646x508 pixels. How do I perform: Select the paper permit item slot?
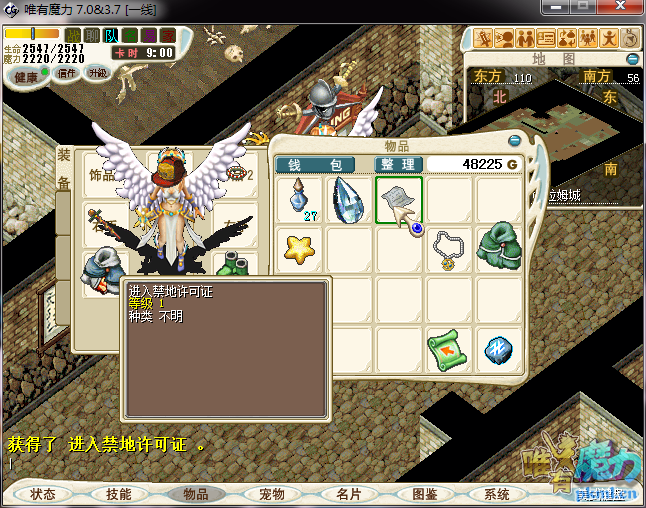click(399, 200)
